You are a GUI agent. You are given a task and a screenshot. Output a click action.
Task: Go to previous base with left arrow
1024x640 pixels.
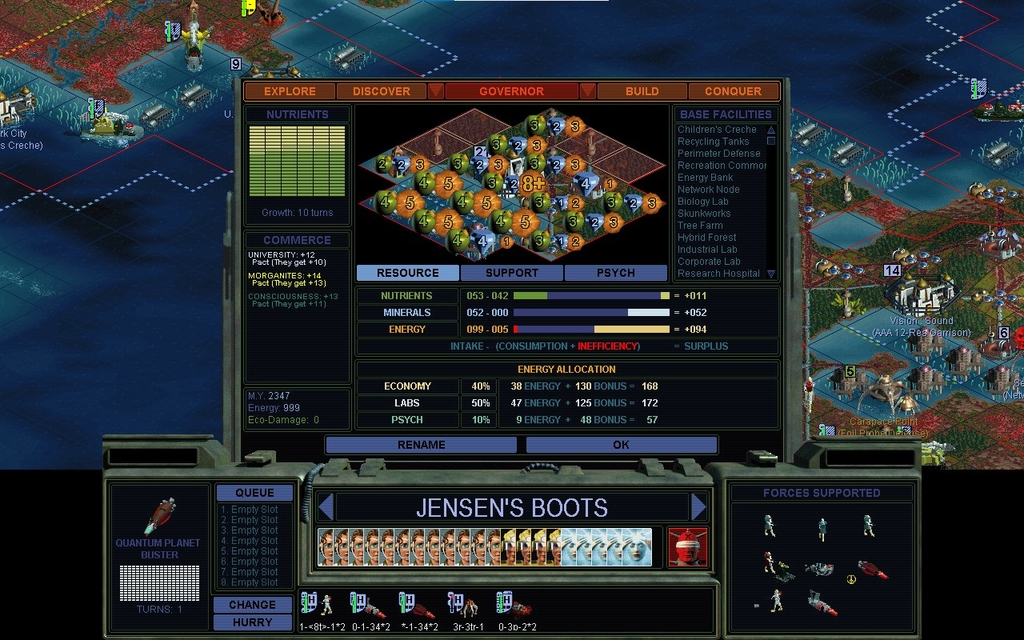coord(324,507)
